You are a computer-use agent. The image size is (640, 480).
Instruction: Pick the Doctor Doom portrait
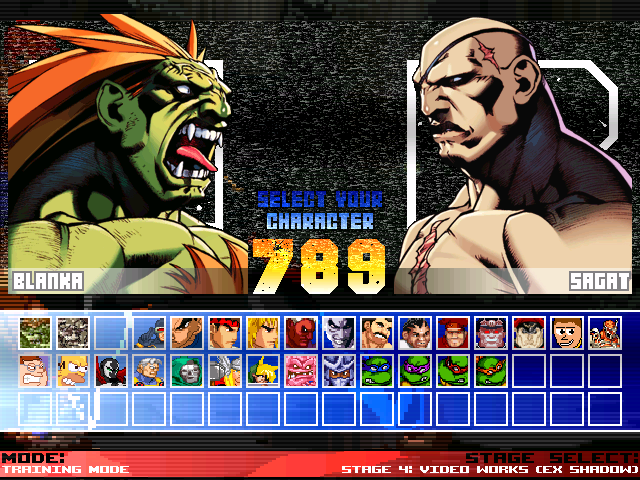pyautogui.click(x=187, y=371)
